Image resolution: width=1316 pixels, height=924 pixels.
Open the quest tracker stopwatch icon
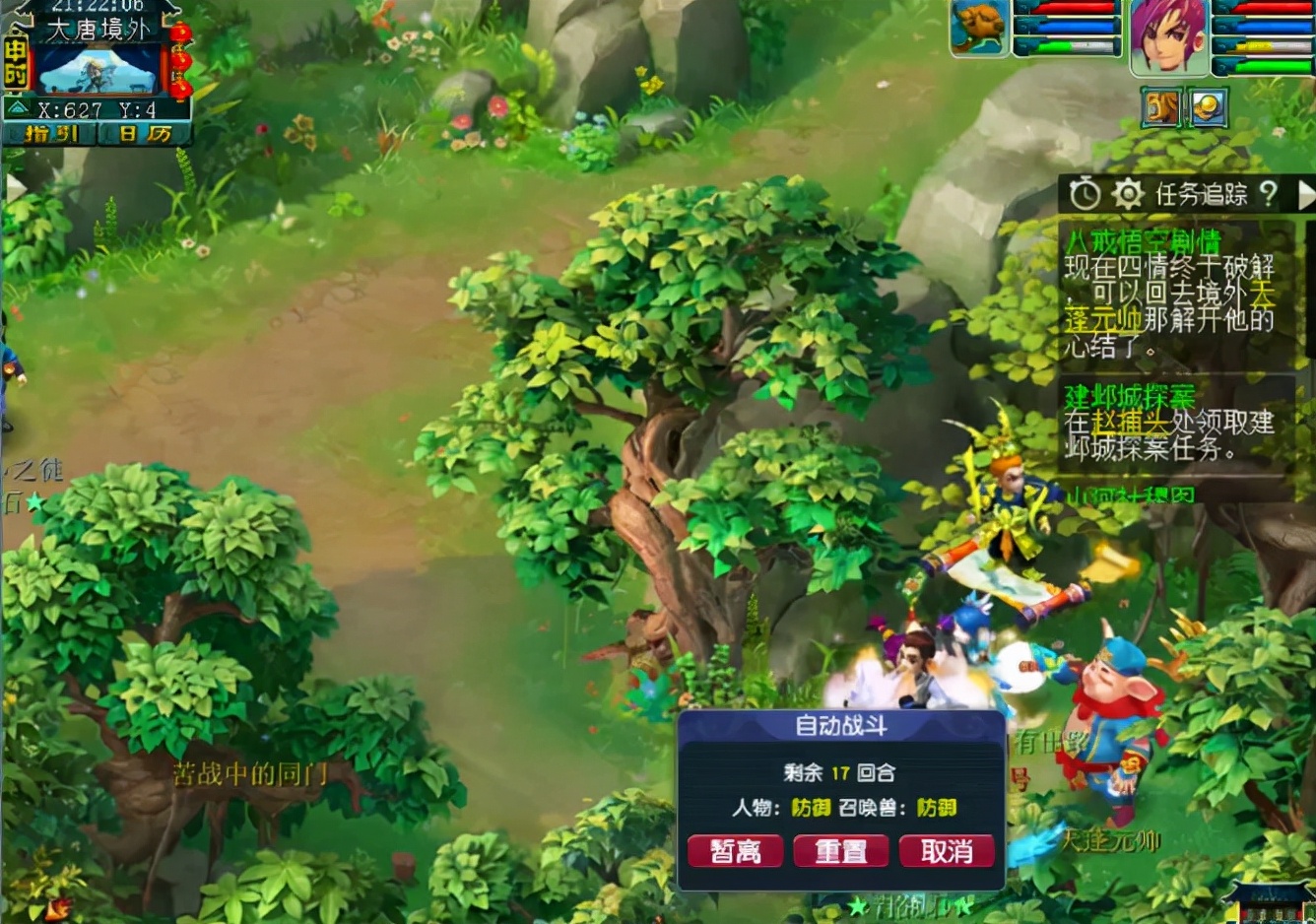1085,194
